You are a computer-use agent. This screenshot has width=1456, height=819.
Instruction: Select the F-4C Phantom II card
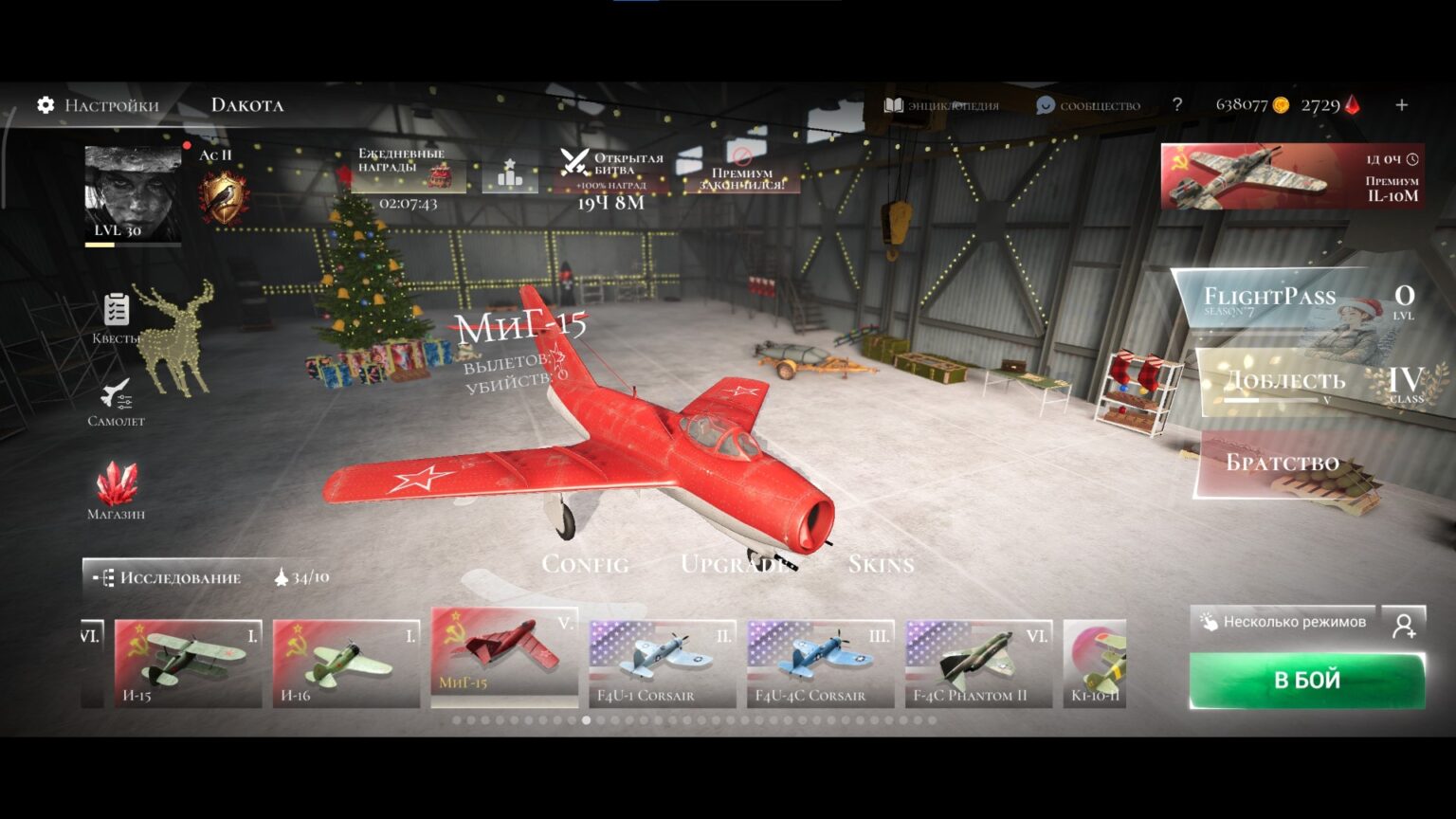pos(978,664)
